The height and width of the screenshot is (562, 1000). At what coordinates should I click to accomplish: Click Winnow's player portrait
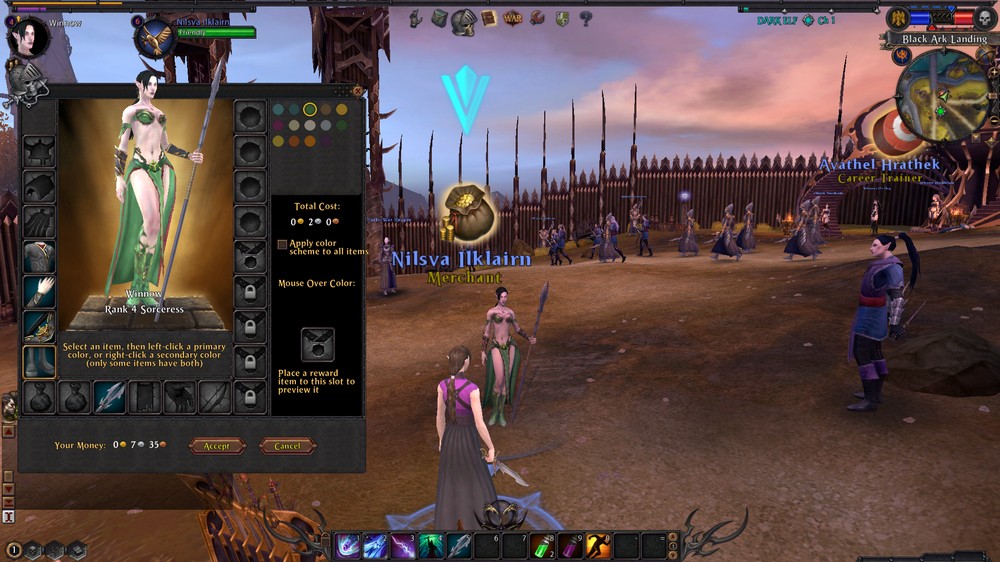pyautogui.click(x=27, y=36)
